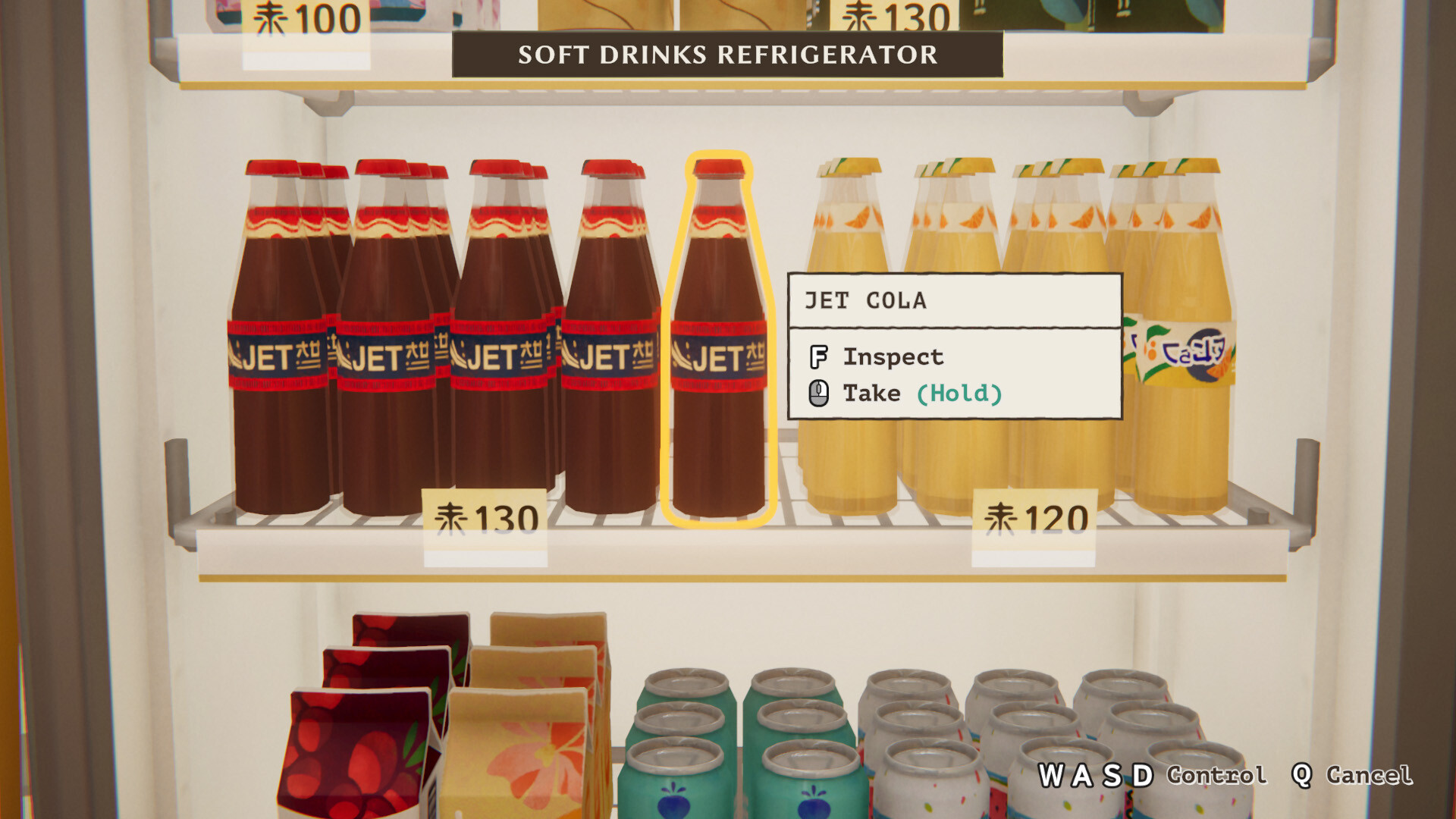The width and height of the screenshot is (1456, 819).
Task: Click the WASD Control prompt
Action: 1153,775
